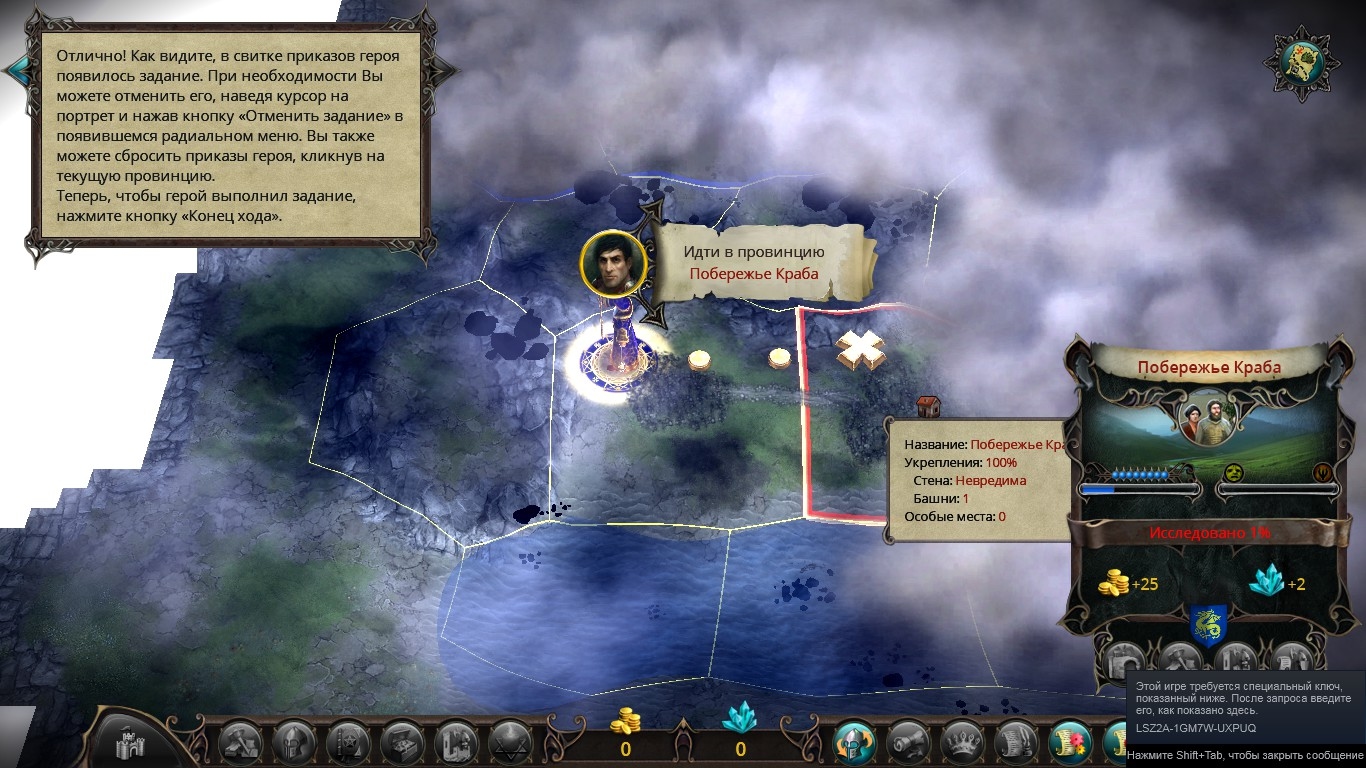Click the yellow mask mood icon
Image resolution: width=1366 pixels, height=768 pixels.
1233,472
